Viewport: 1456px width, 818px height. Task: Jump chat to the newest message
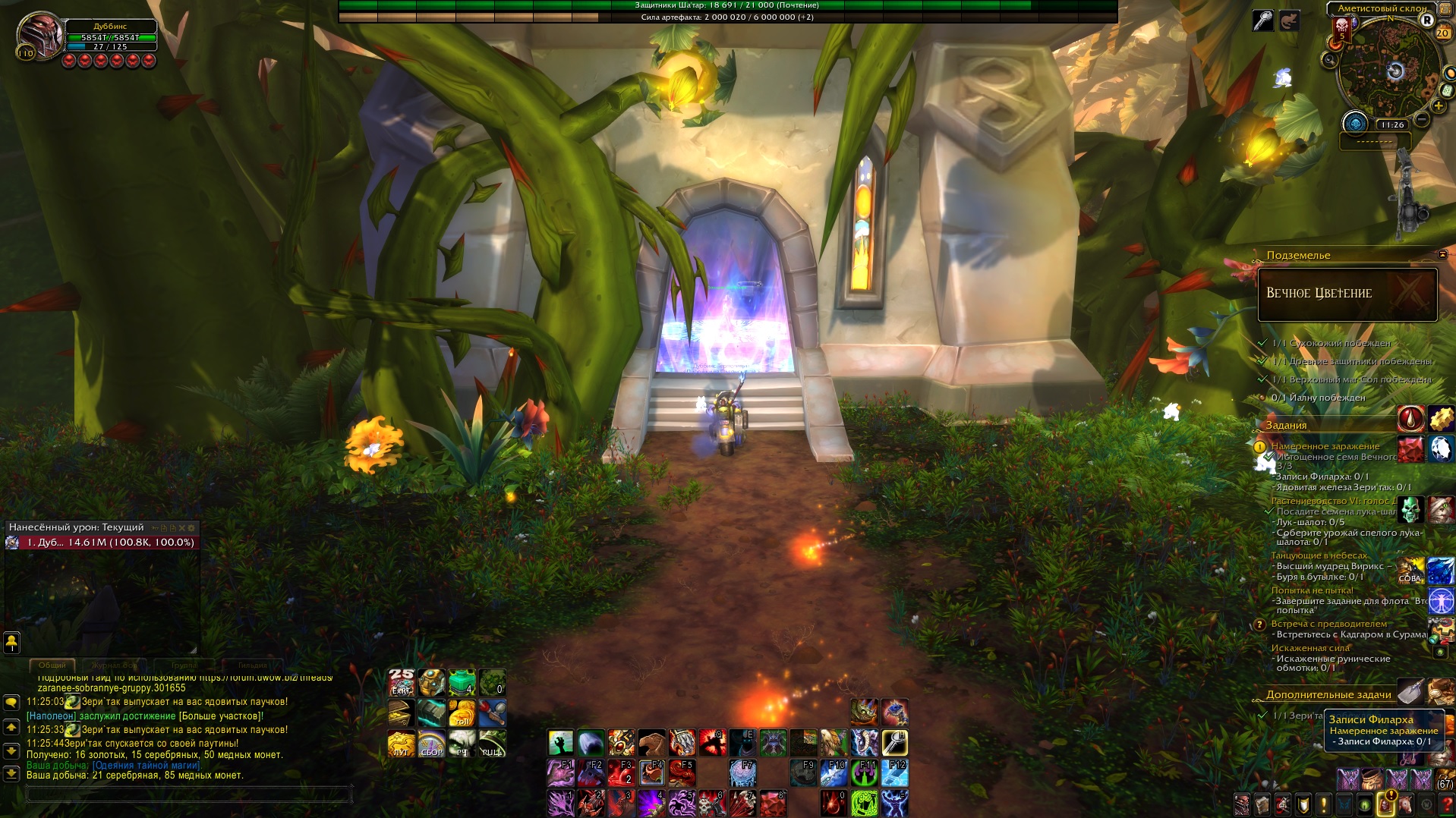(x=11, y=773)
